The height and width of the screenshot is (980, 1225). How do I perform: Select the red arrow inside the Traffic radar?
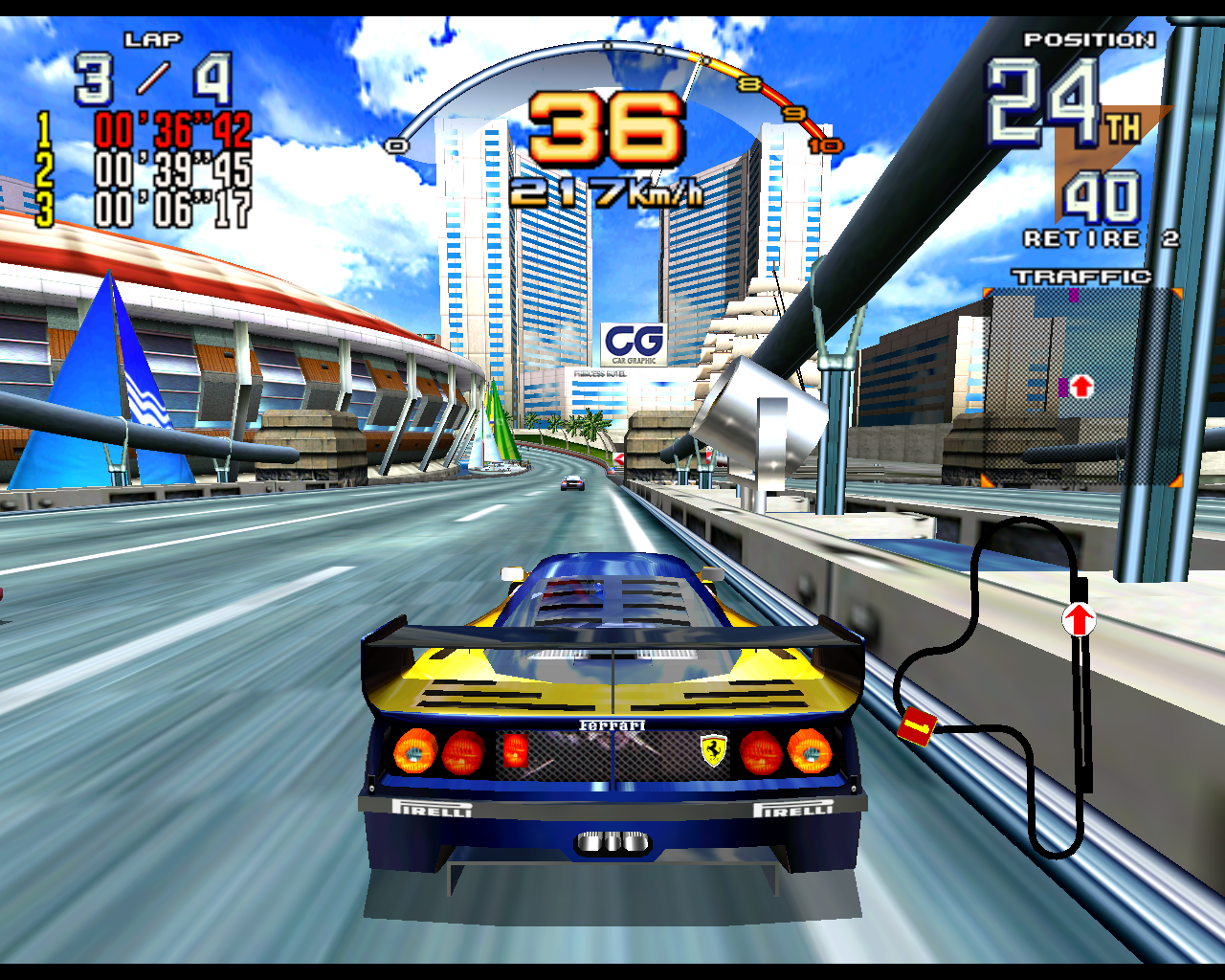tap(1081, 387)
